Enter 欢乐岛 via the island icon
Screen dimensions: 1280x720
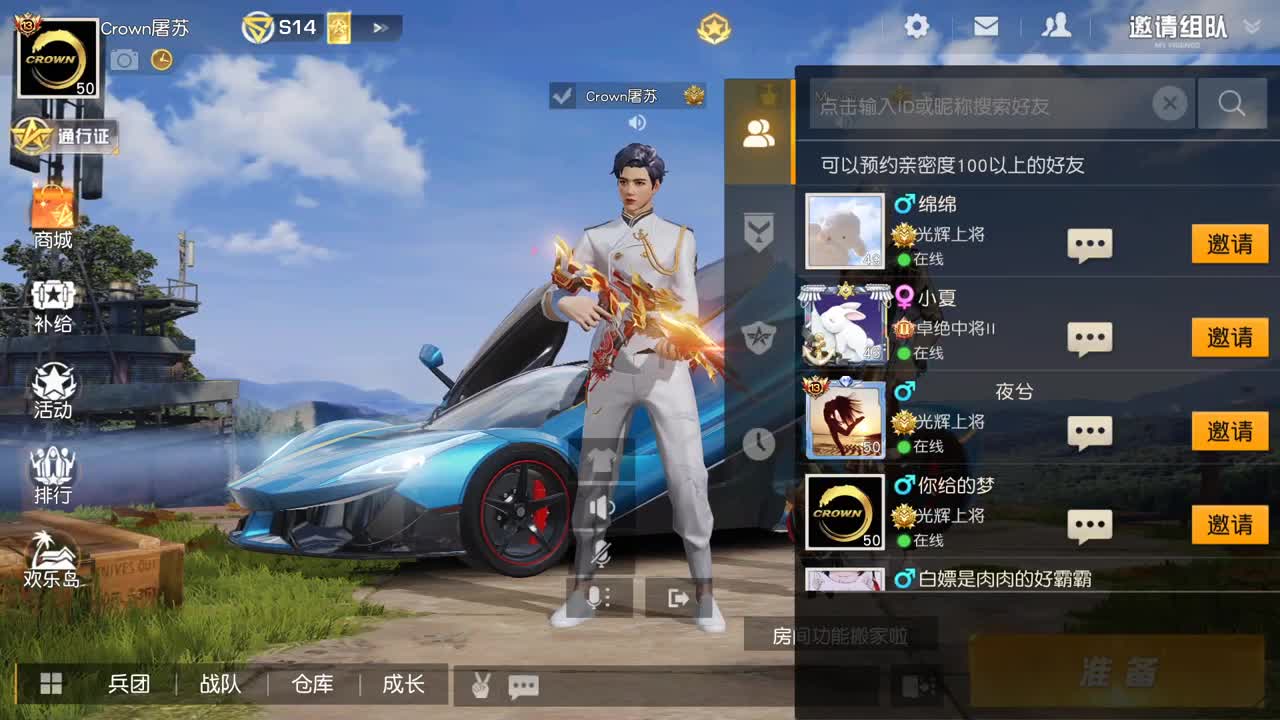click(54, 555)
